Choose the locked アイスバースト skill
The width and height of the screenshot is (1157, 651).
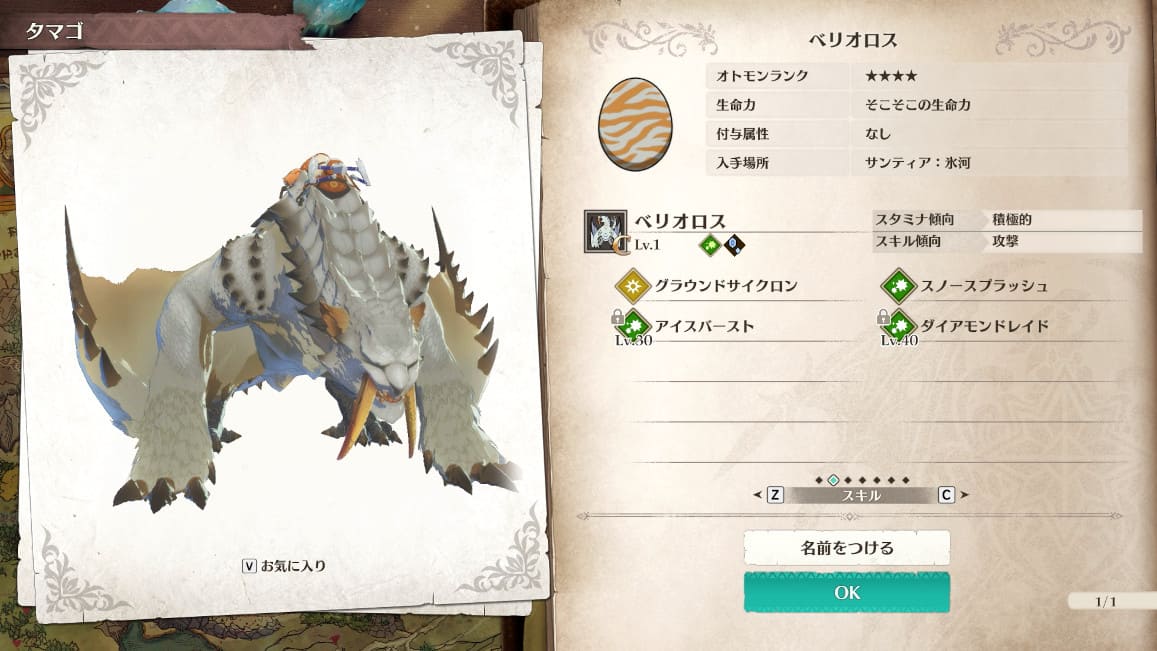pos(690,326)
